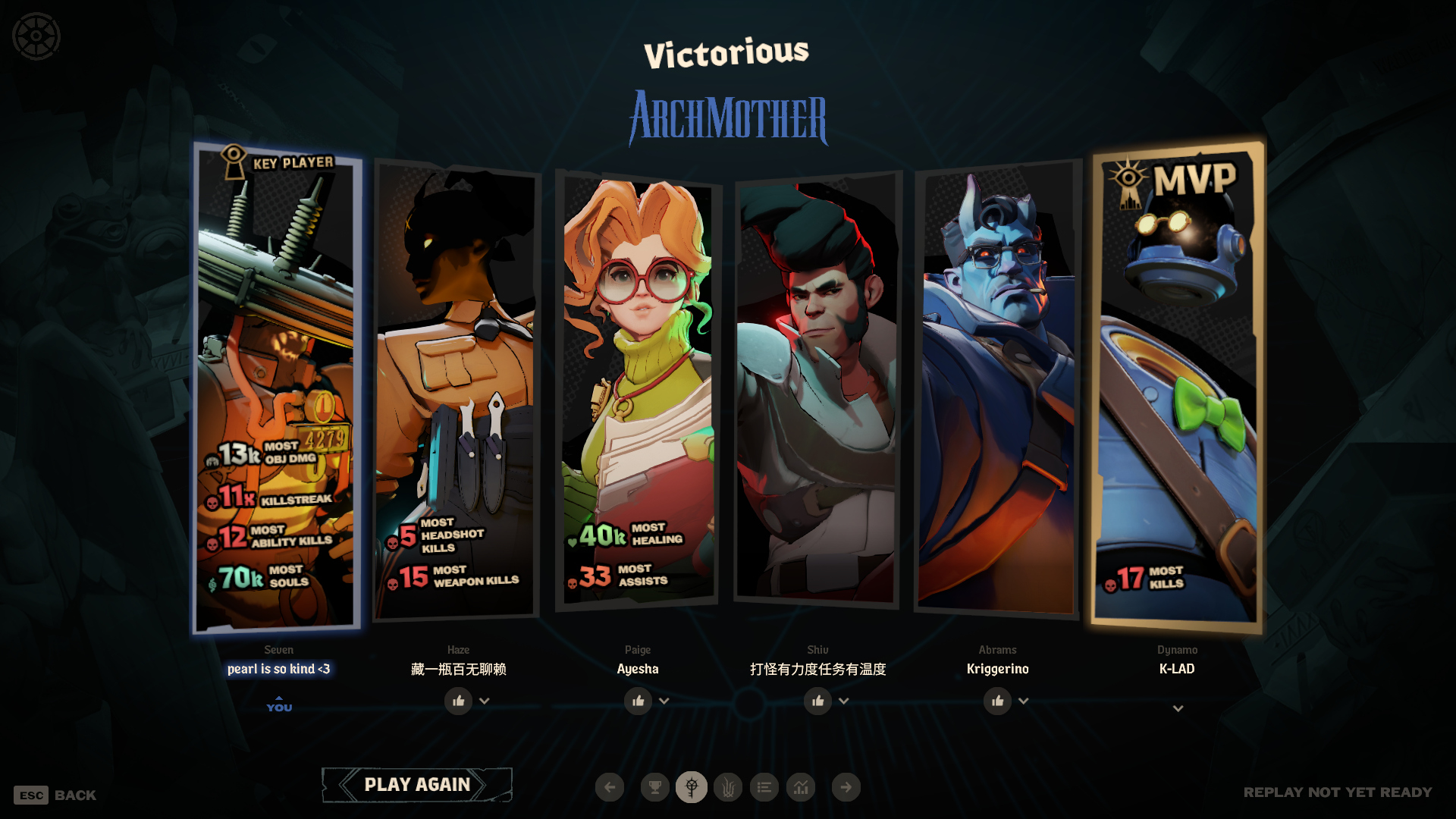Switch to the trophy results tab
Image resolution: width=1456 pixels, height=819 pixels.
654,787
